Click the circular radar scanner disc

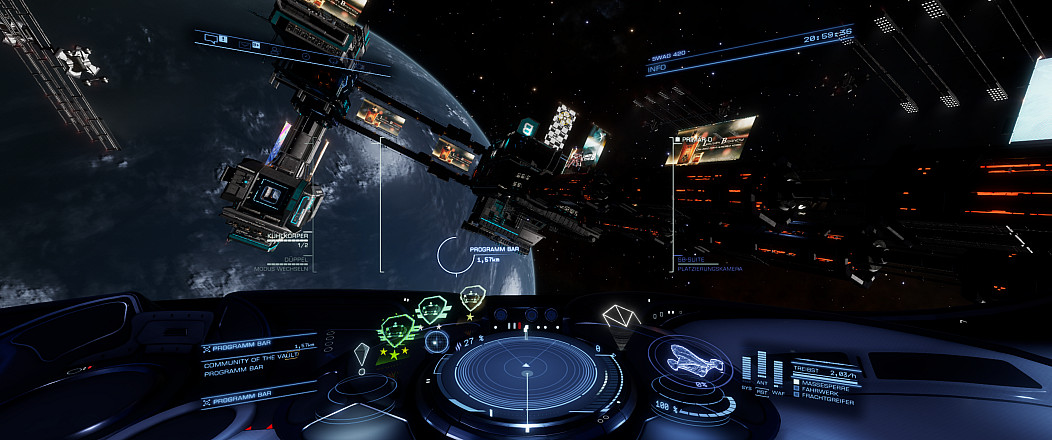[x=527, y=375]
